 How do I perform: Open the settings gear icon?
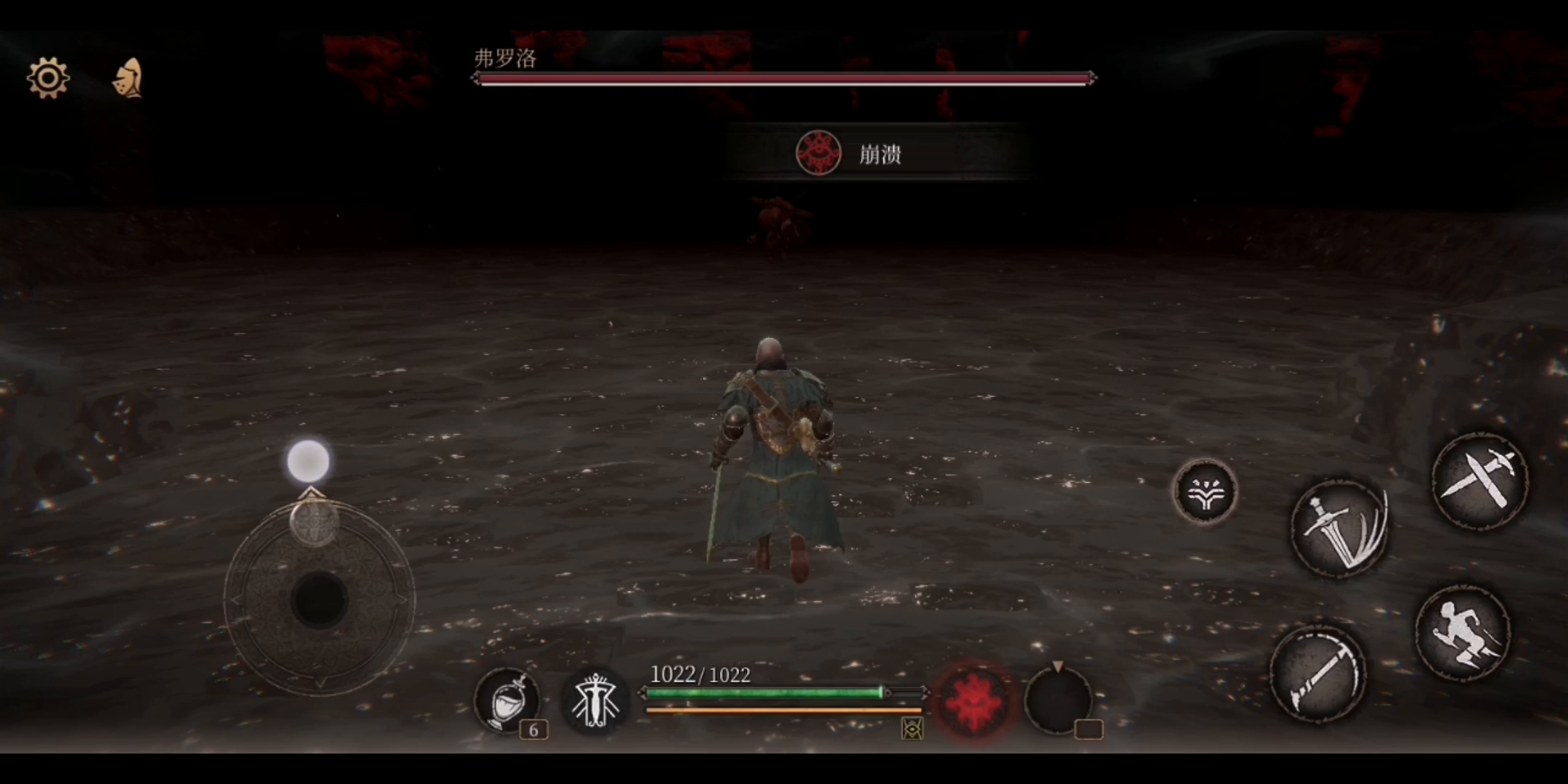(x=48, y=78)
